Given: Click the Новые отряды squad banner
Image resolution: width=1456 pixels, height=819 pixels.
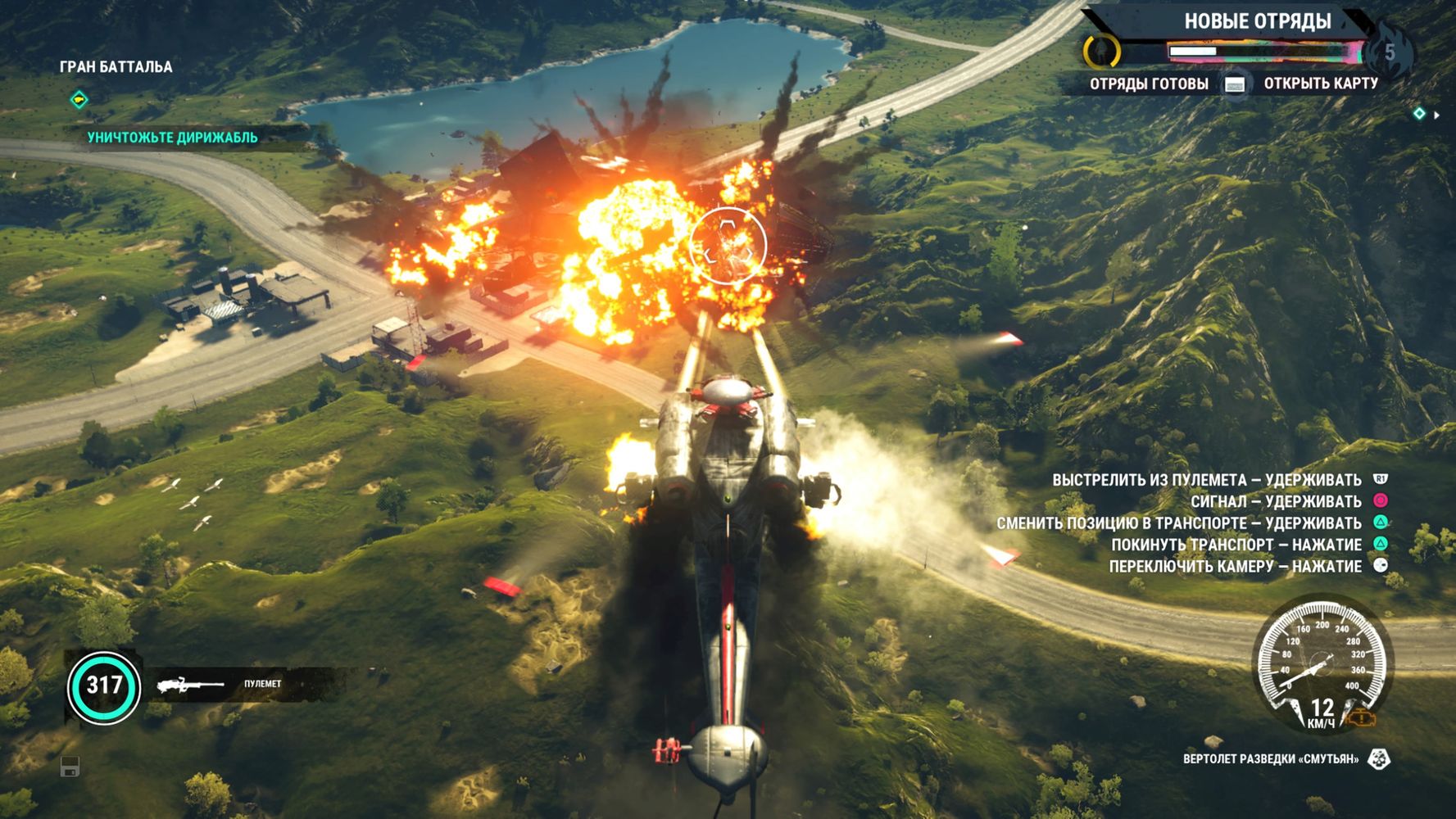Looking at the screenshot, I should (x=1257, y=22).
